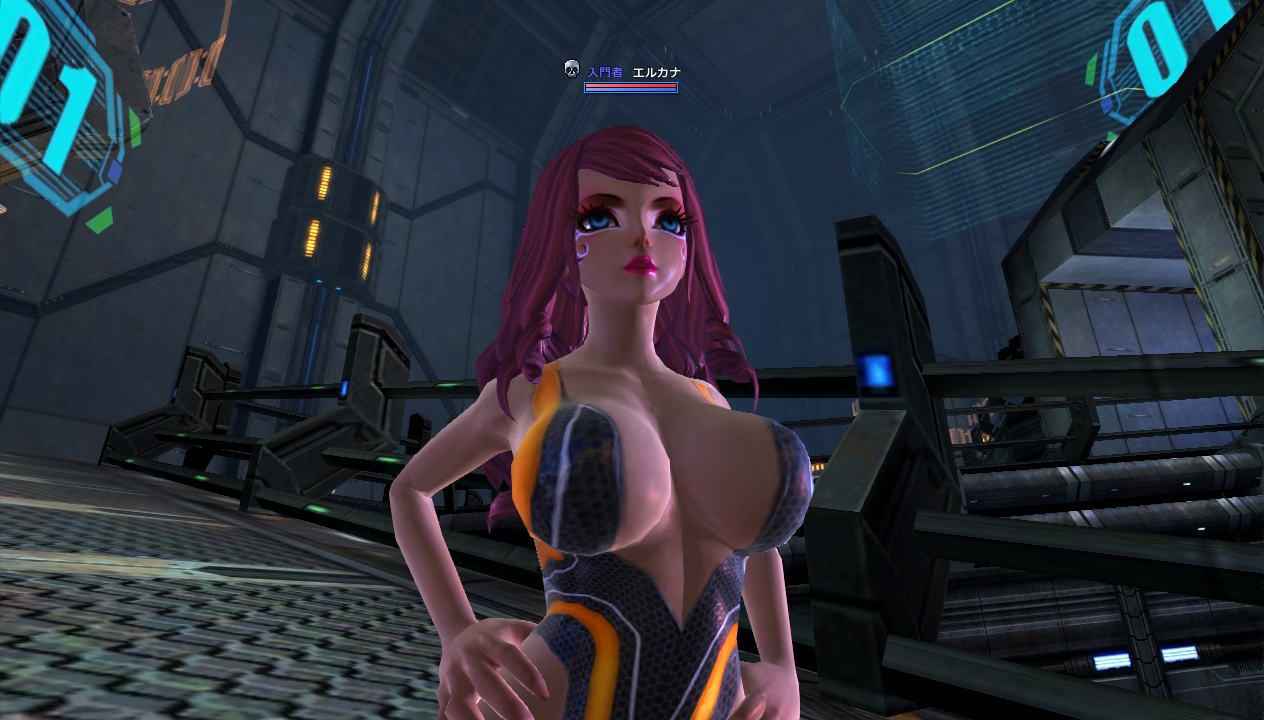1264x720 pixels.
Task: Select the エルカナ player nameplate
Action: [x=656, y=72]
